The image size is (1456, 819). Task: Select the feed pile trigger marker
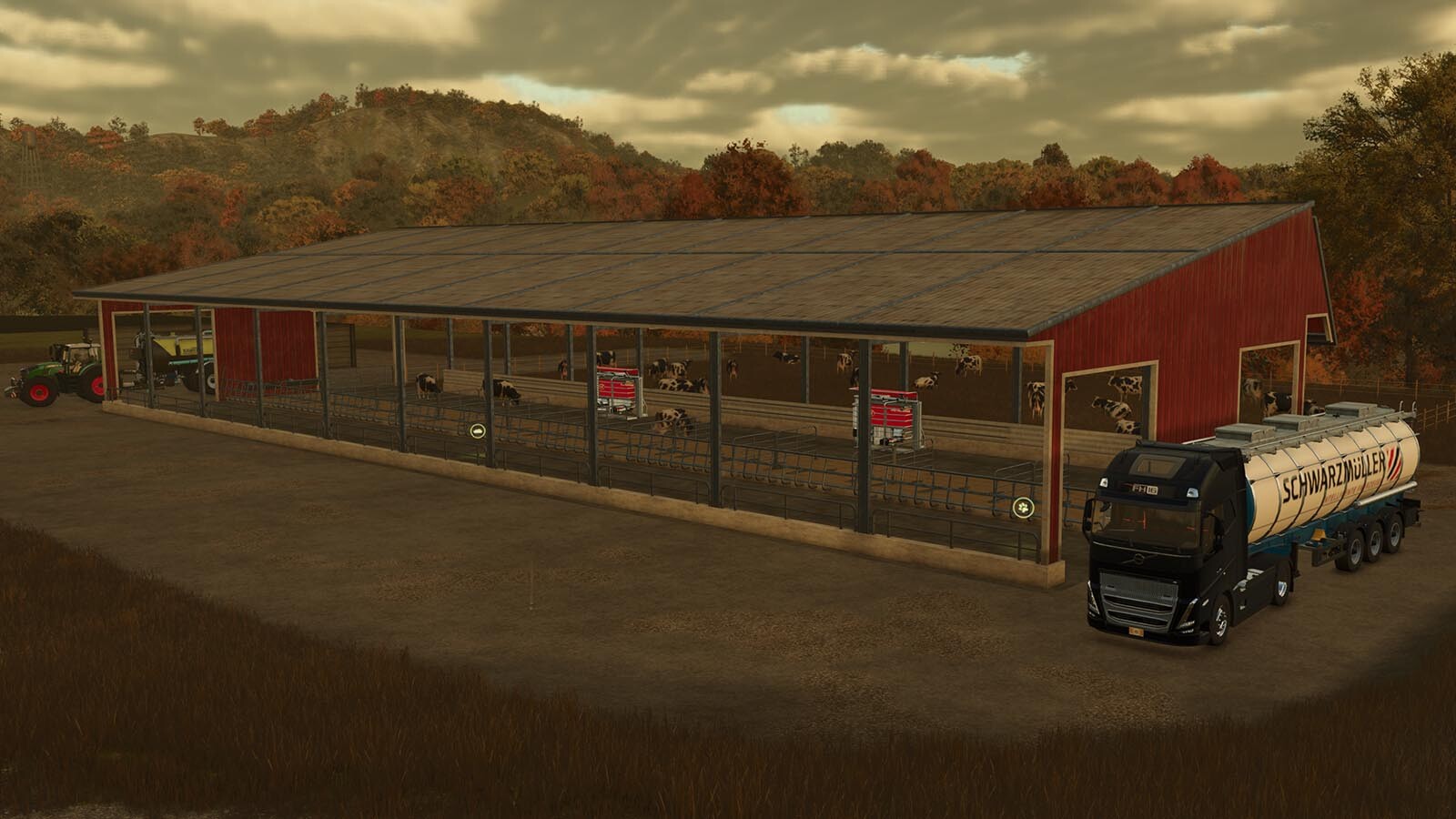(478, 430)
